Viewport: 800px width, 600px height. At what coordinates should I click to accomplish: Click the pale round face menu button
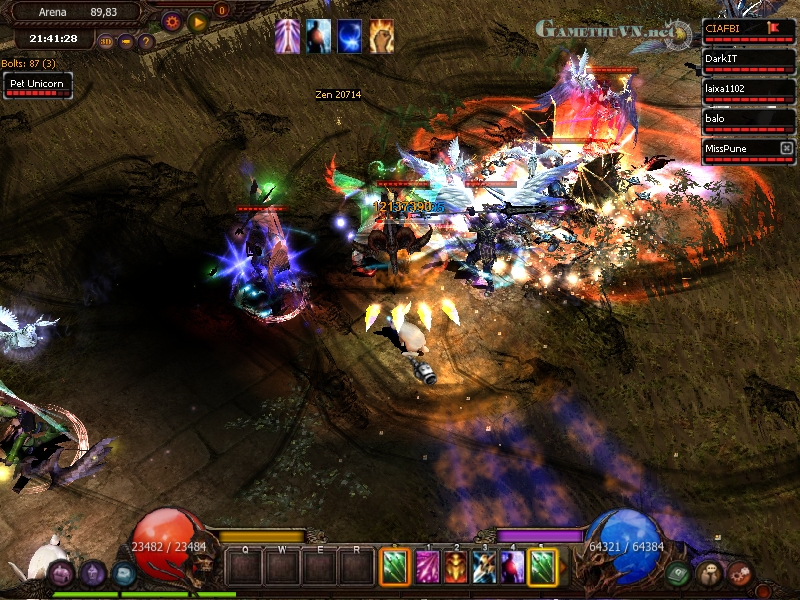[x=710, y=573]
